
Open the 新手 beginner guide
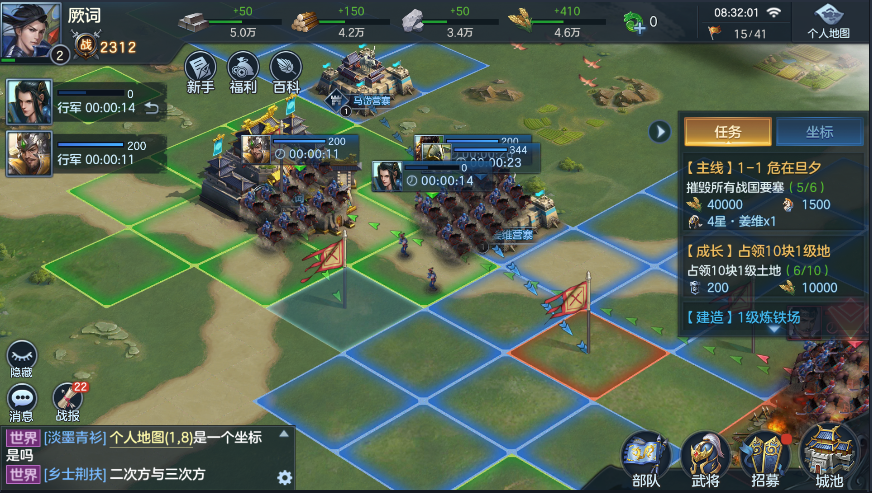[x=201, y=71]
